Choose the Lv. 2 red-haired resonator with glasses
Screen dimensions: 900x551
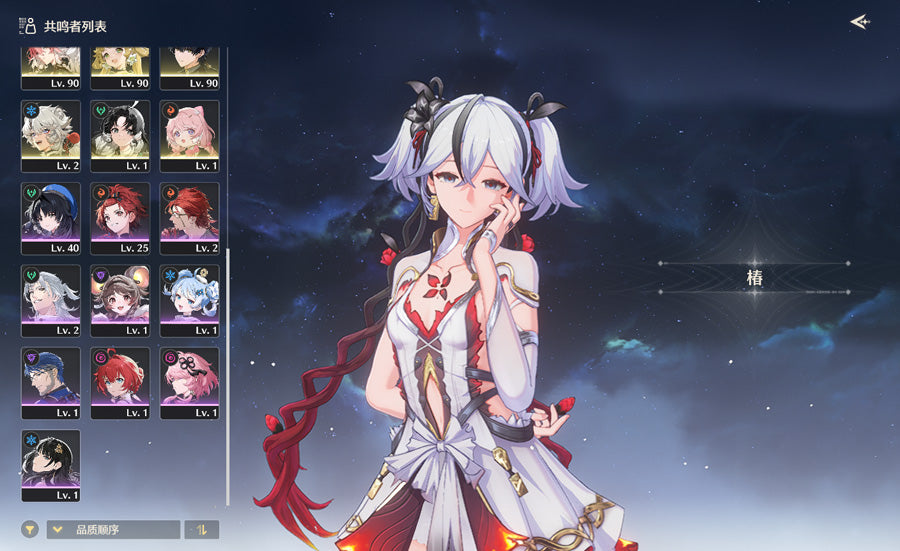190,218
